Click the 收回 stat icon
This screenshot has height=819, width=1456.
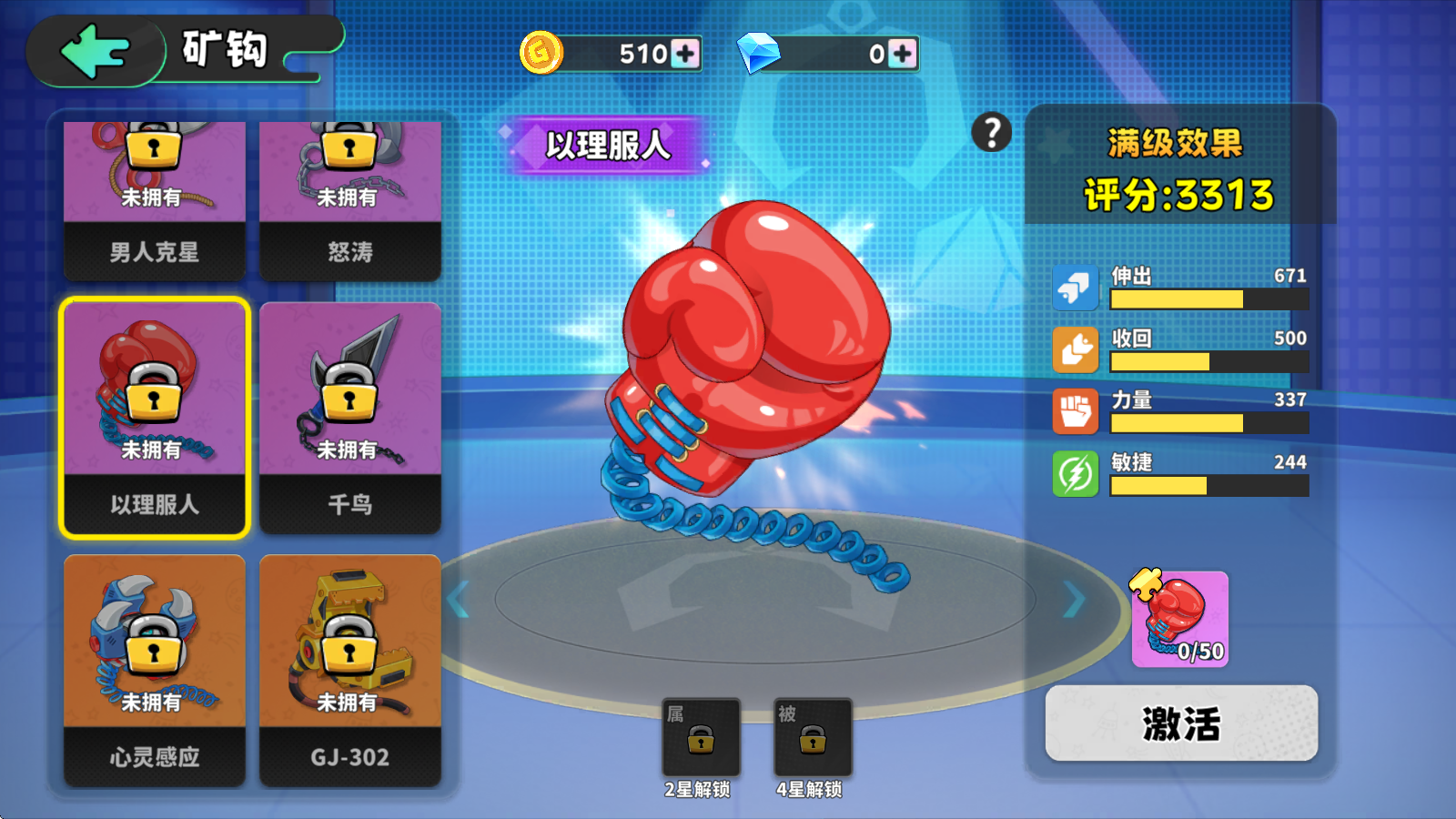pos(1076,349)
